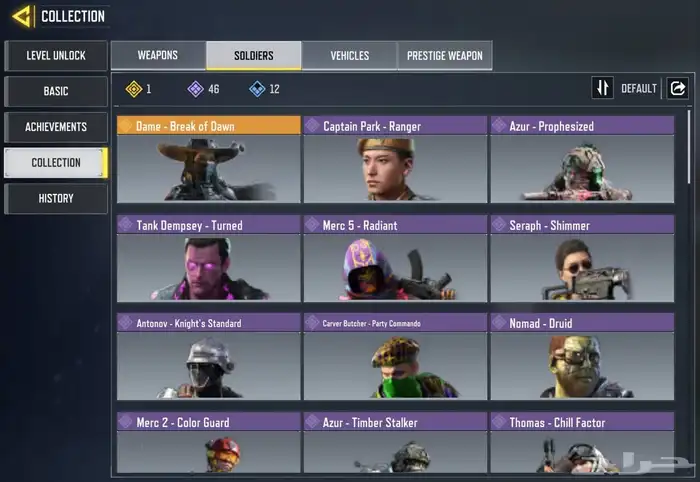
Task: Switch to the Vehicles tab
Action: [349, 56]
